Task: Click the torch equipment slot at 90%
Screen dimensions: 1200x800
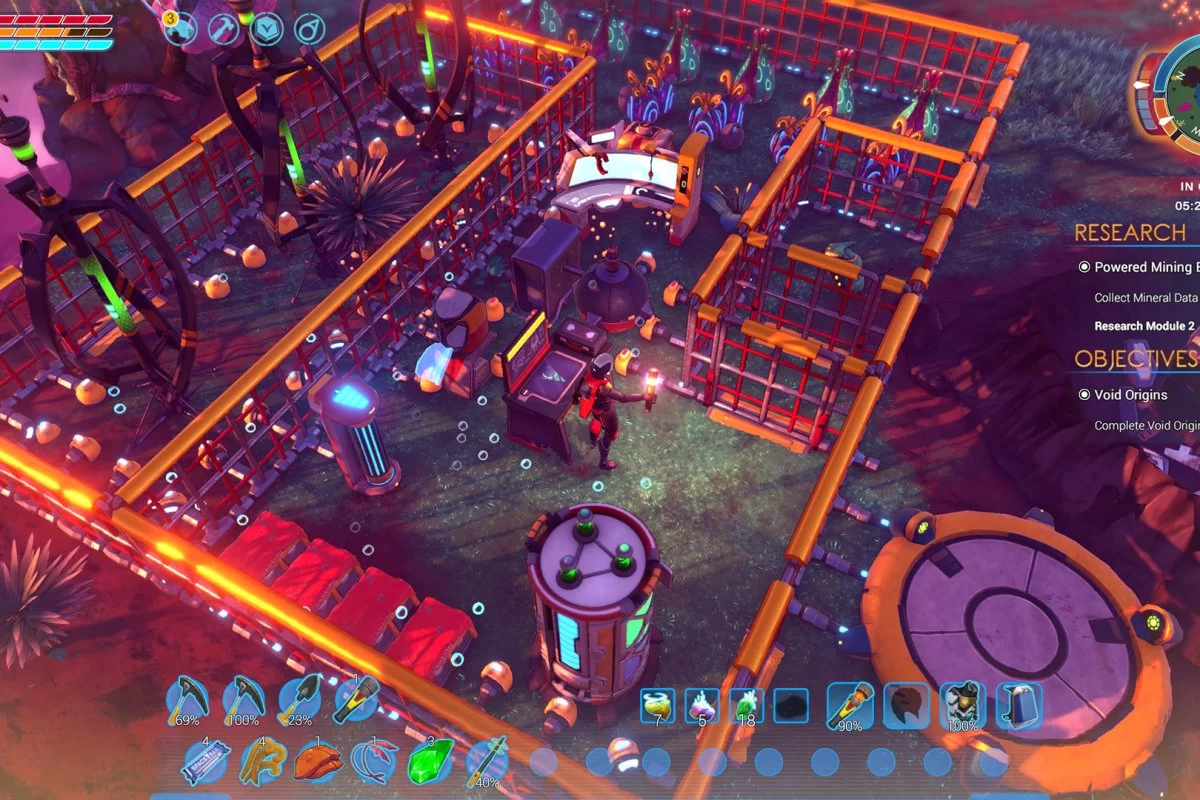Action: [x=850, y=706]
